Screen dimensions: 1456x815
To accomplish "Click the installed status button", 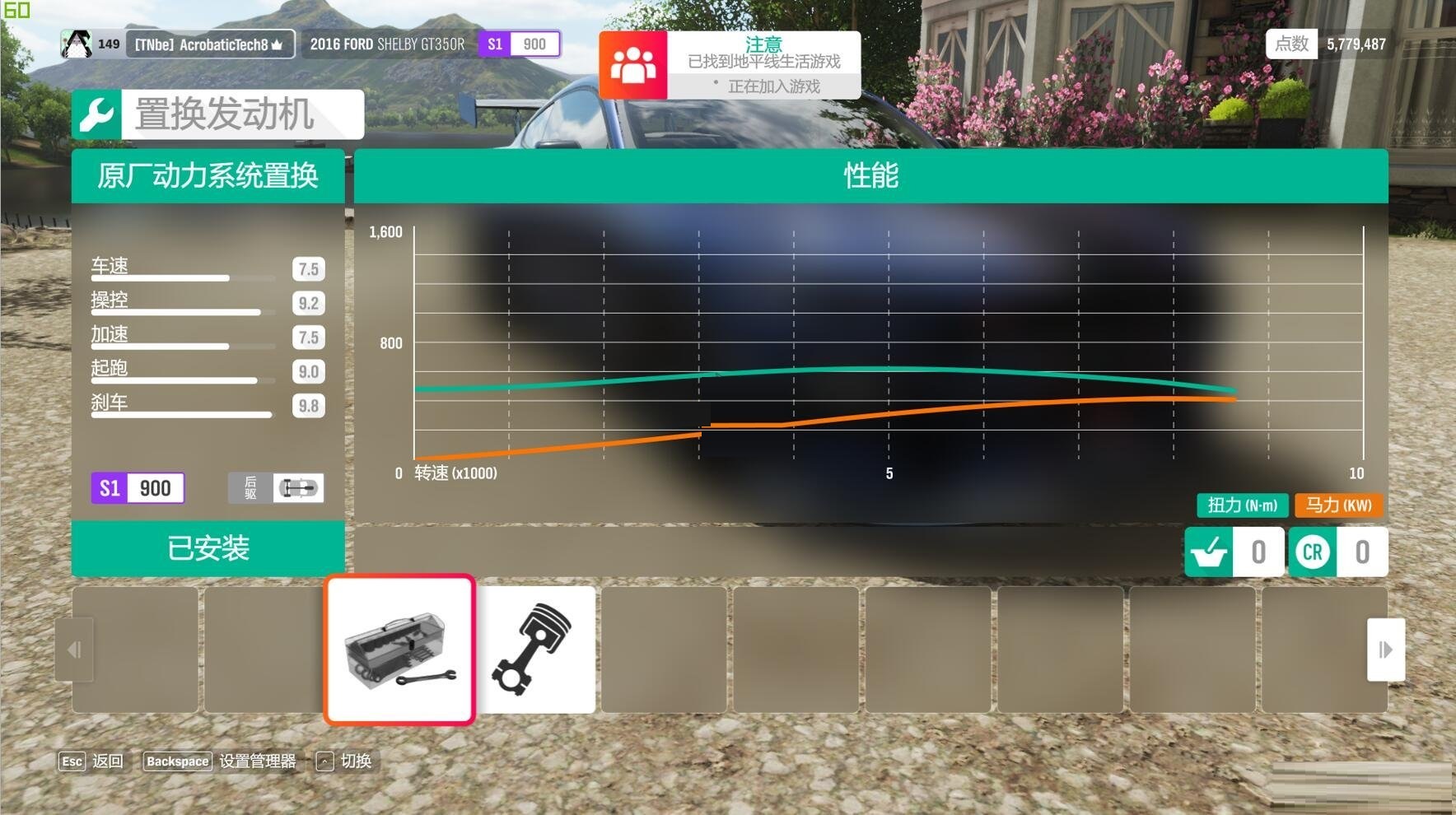I will (x=208, y=548).
